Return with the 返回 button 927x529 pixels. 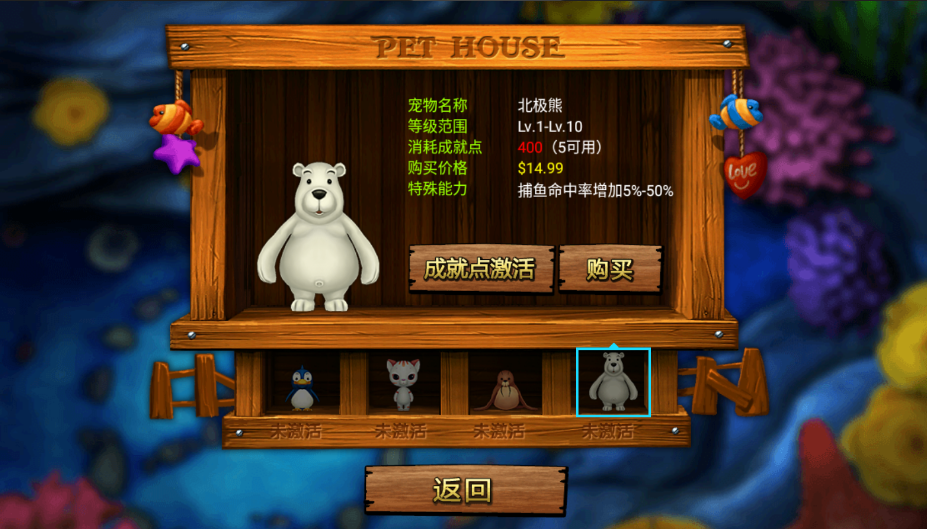463,490
